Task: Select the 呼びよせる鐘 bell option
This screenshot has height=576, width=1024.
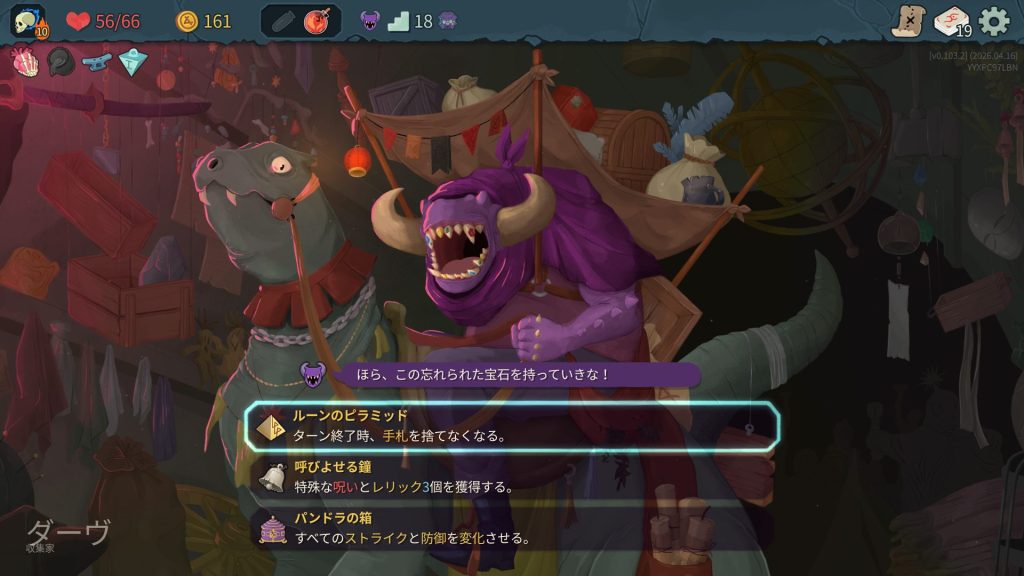Action: pos(512,477)
